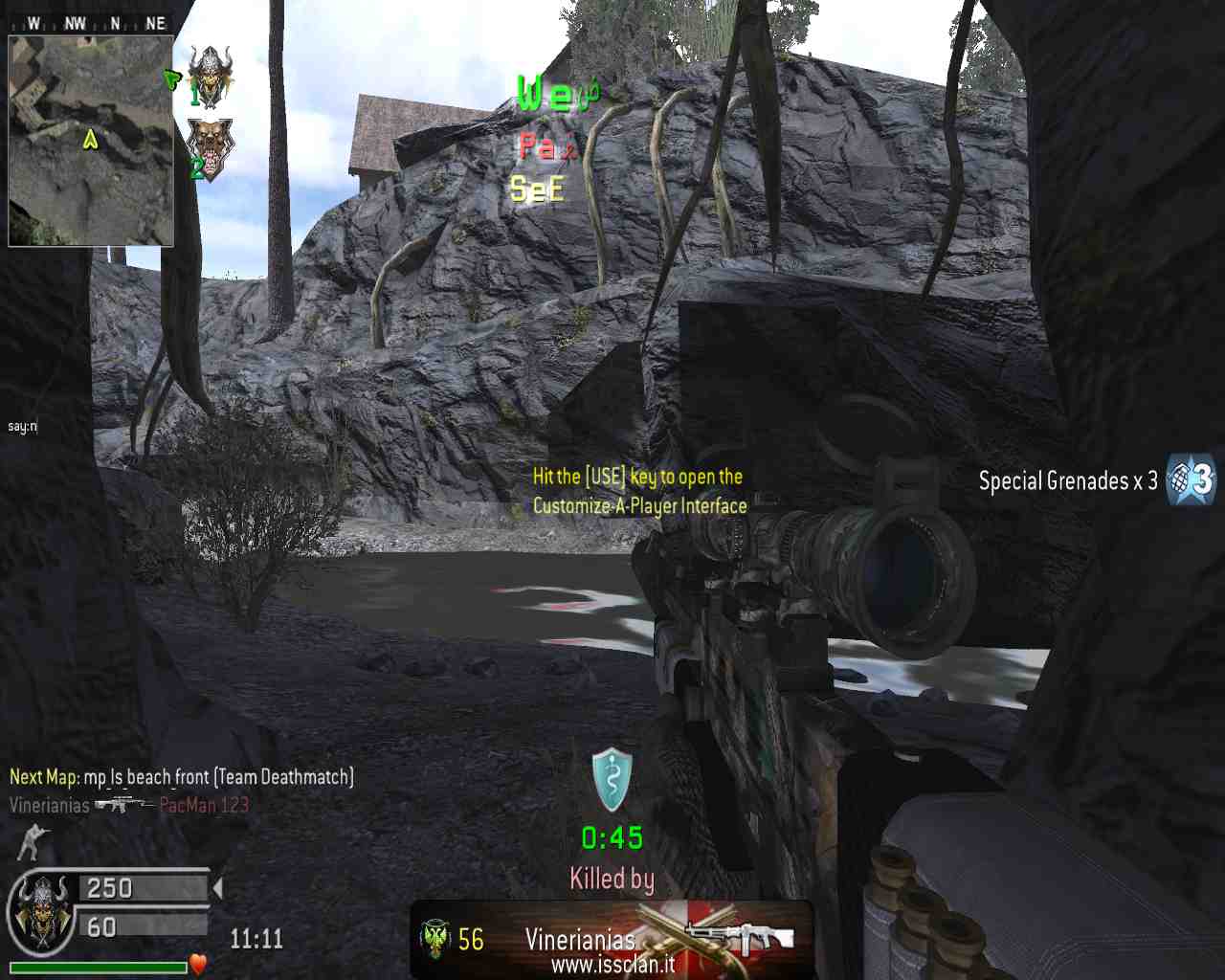
Task: Click the minimap in the corner
Action: pyautogui.click(x=91, y=141)
